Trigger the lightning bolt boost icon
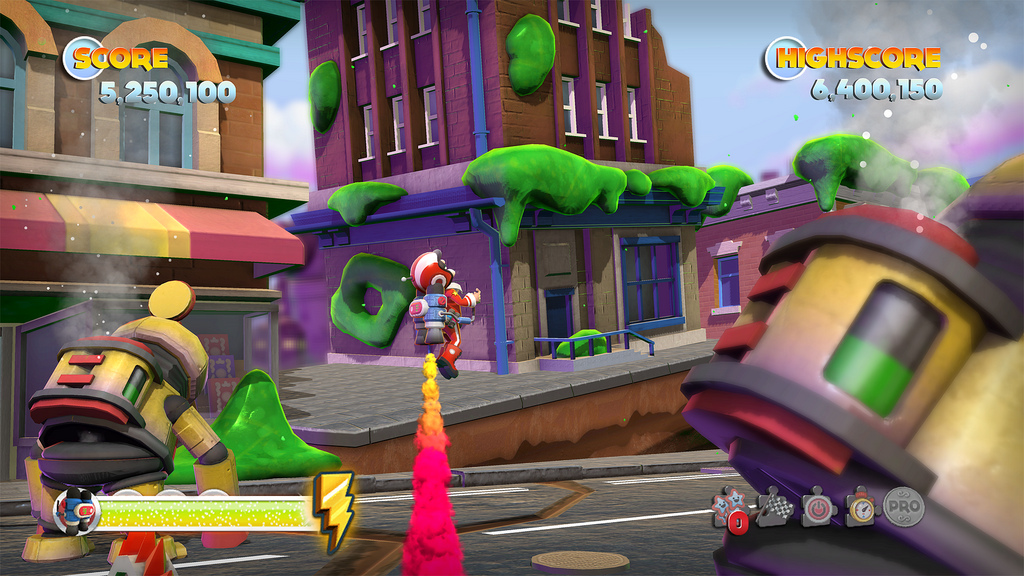The image size is (1024, 576). [x=333, y=512]
